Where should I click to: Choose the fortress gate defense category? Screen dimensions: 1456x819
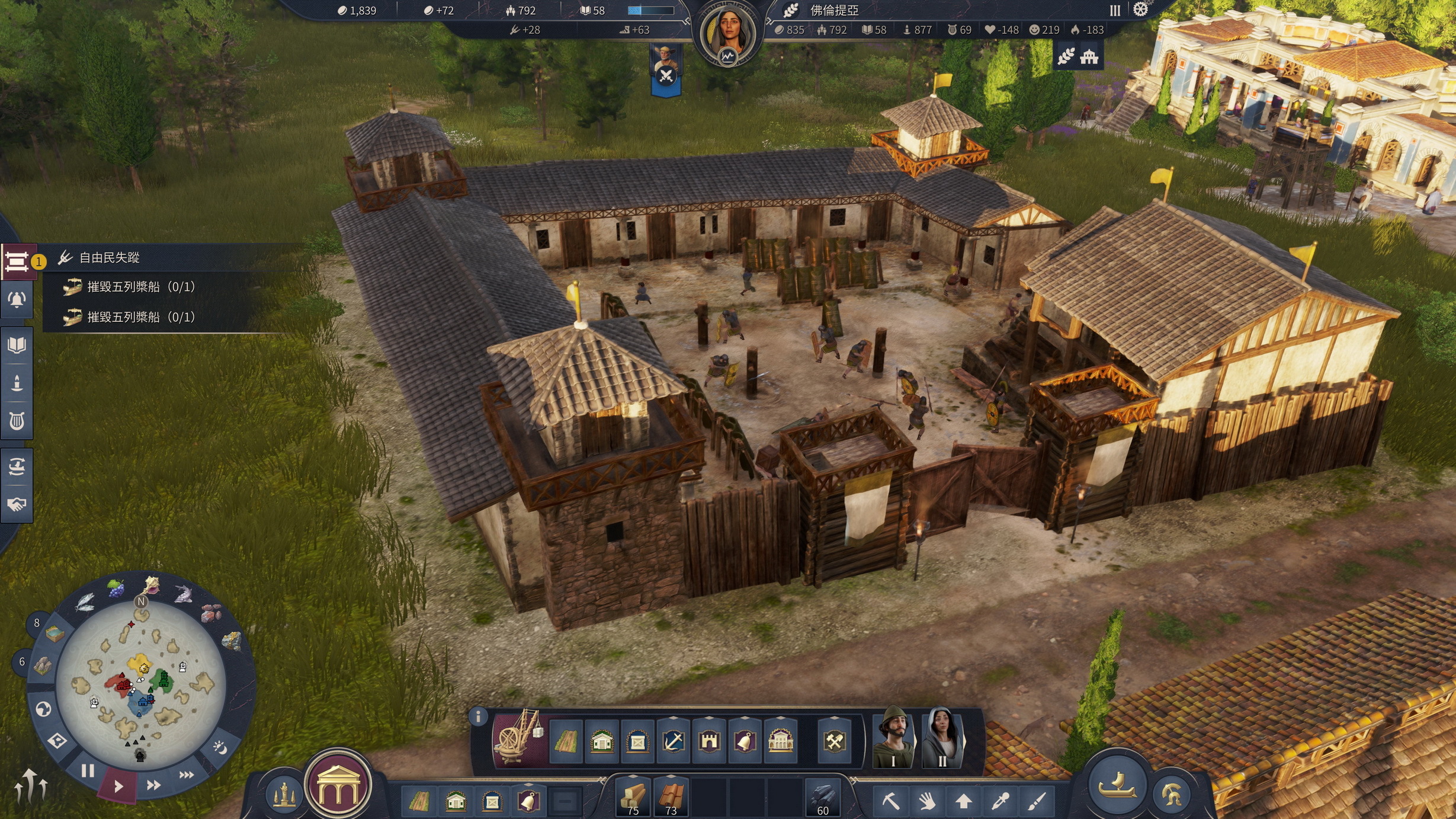pos(709,741)
